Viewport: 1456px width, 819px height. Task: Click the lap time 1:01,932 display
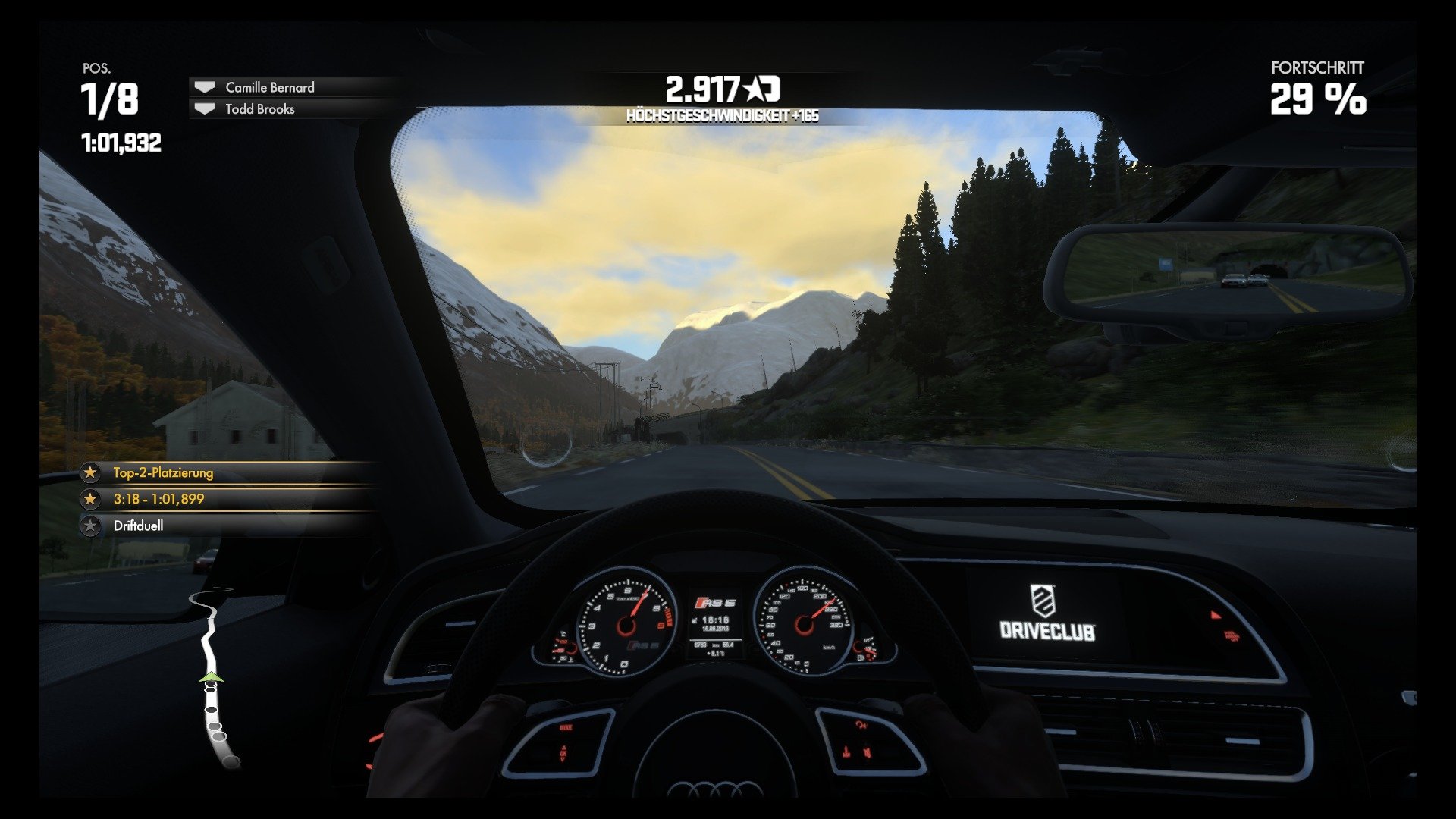121,141
